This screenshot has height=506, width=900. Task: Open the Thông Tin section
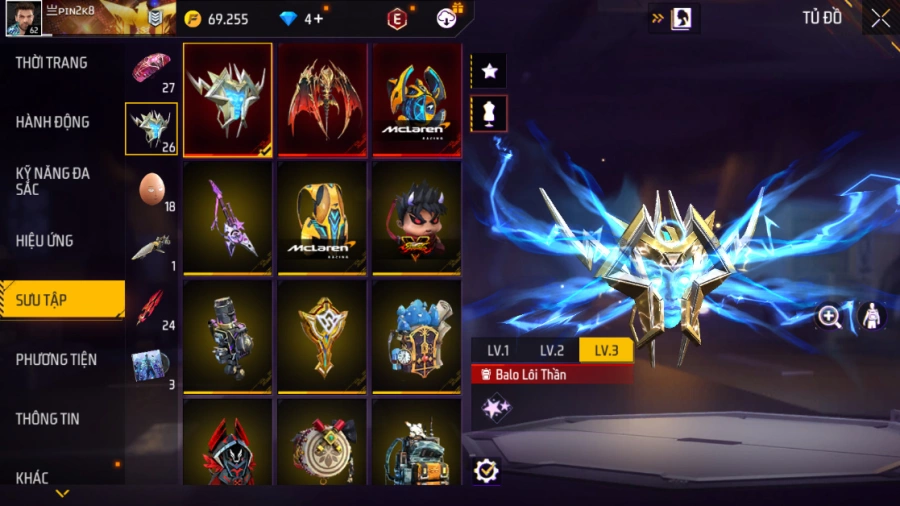point(48,418)
